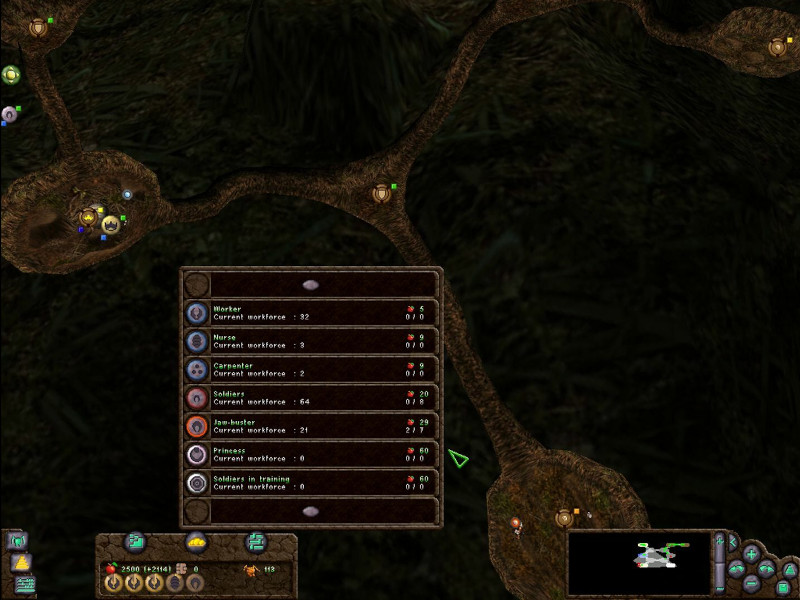Viewport: 800px width, 600px height.
Task: Open the Soldiers in training row
Action: point(310,483)
